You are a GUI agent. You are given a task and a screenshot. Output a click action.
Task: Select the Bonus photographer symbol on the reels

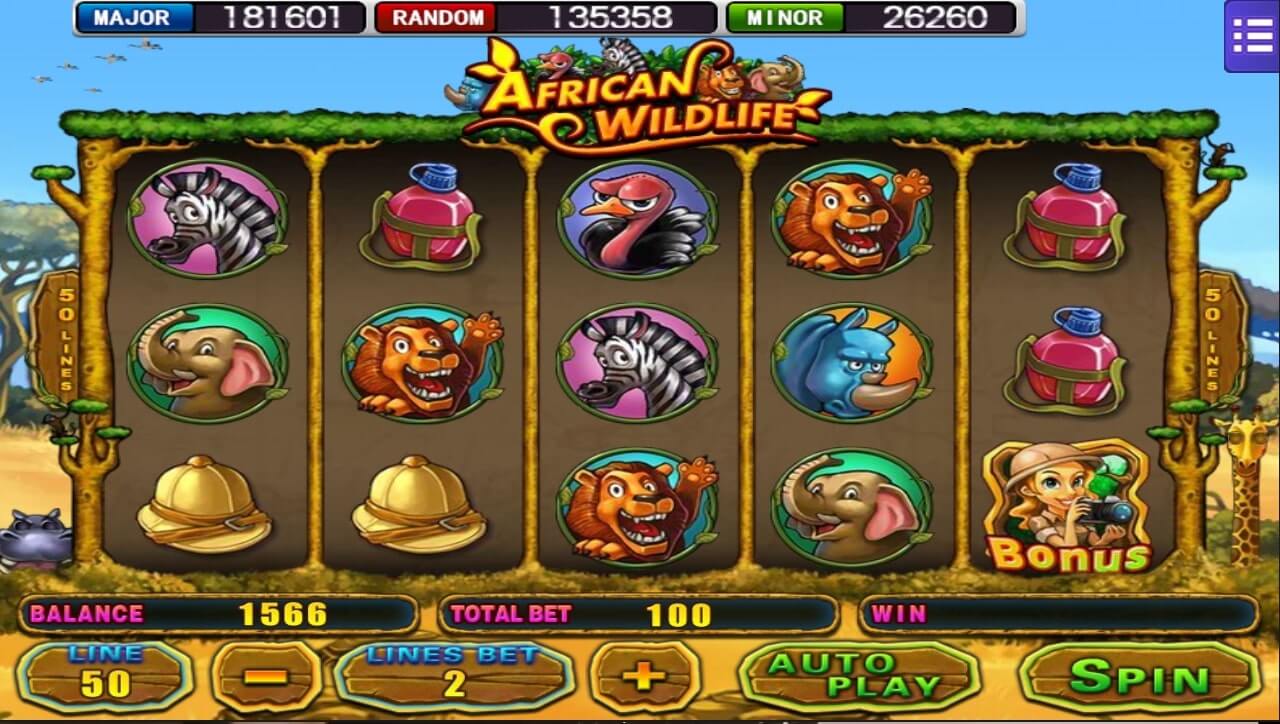1064,500
